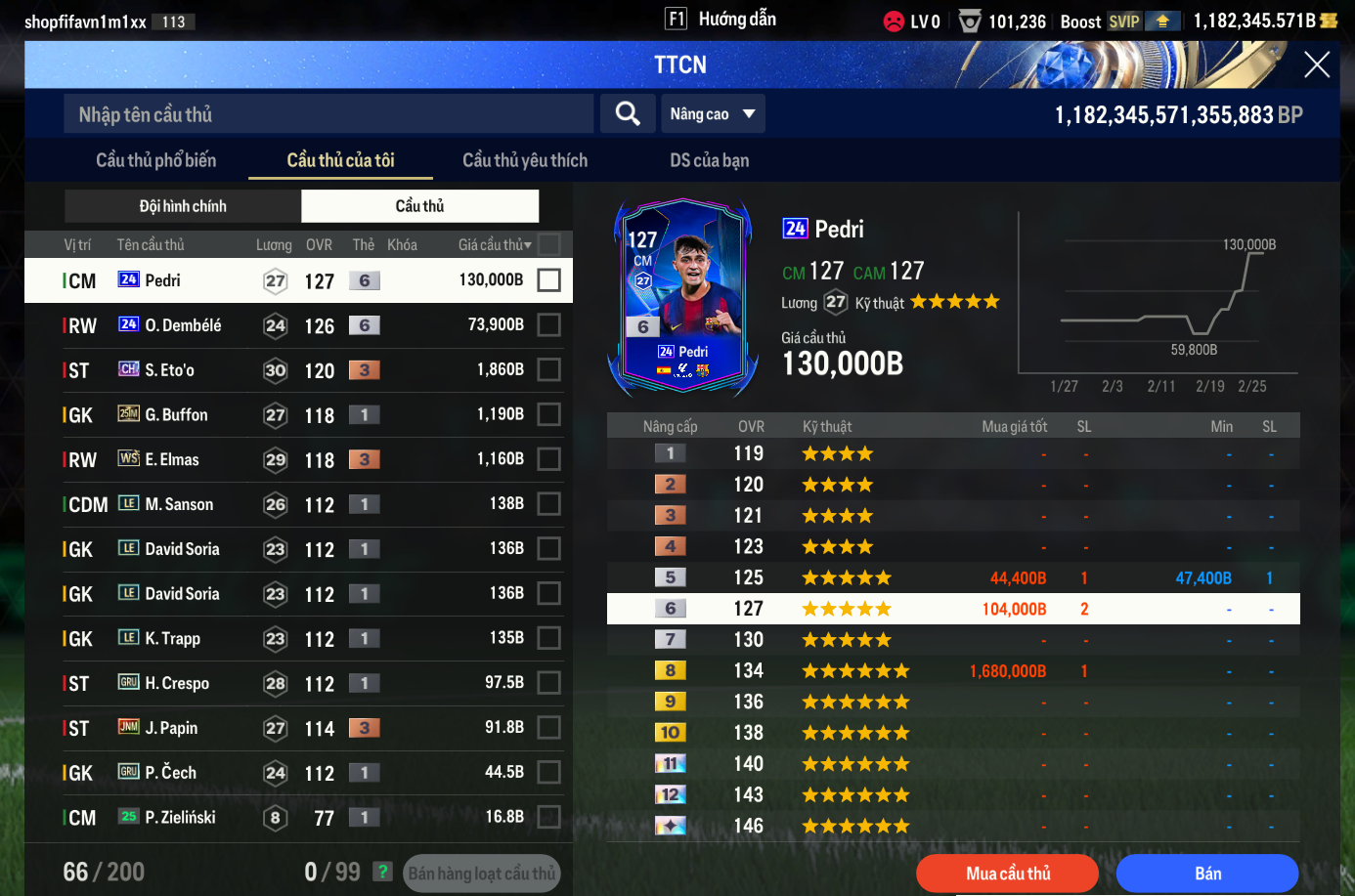
Task: Click the magnifying glass search button
Action: pos(628,114)
